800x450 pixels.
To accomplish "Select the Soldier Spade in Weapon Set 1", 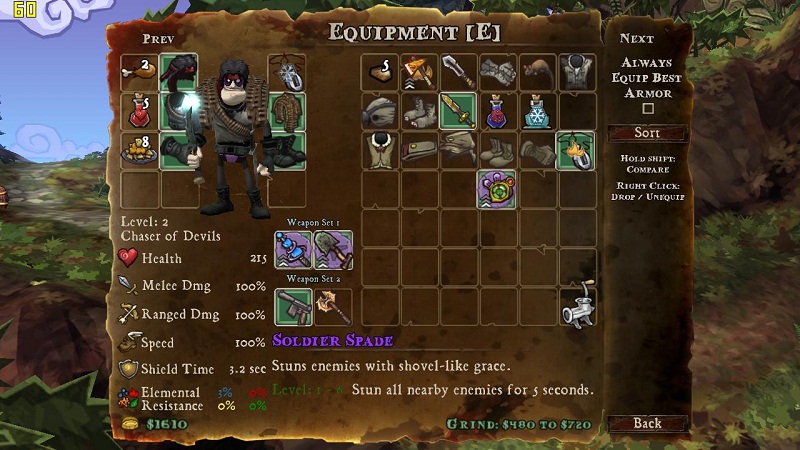I will (x=333, y=249).
